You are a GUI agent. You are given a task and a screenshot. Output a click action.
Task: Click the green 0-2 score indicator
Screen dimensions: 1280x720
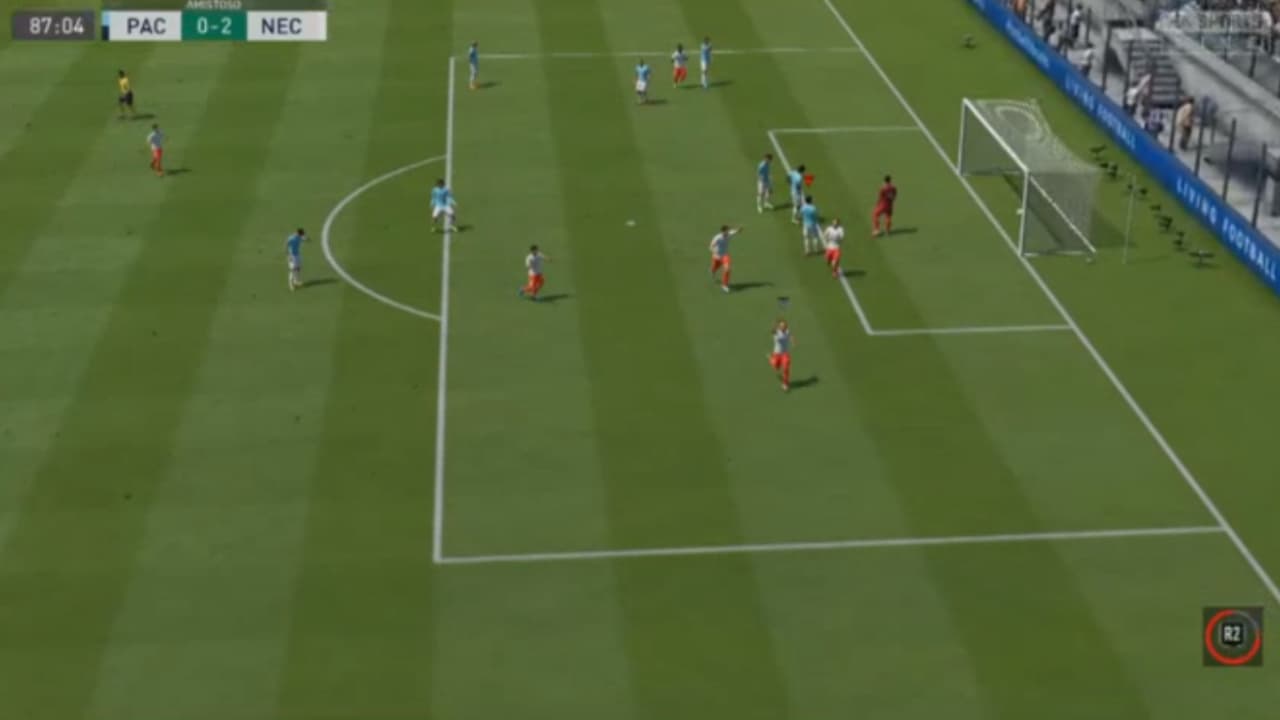(215, 24)
